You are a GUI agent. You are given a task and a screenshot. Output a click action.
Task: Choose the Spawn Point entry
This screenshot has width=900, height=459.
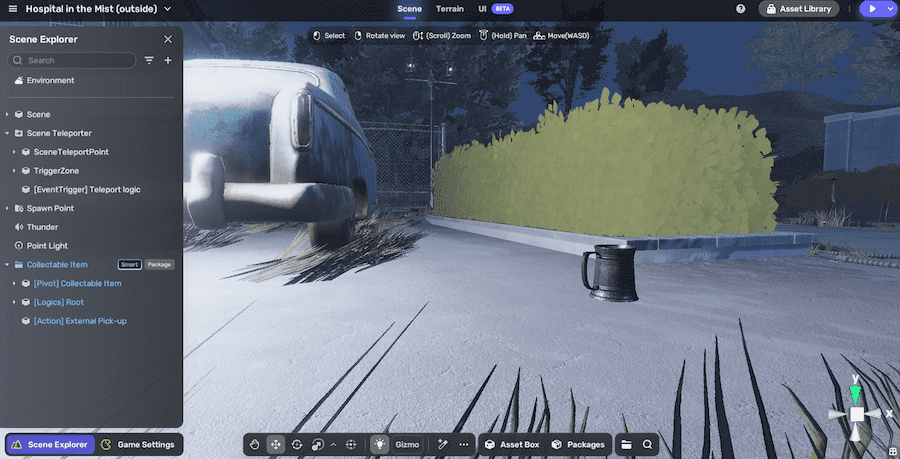[x=50, y=208]
